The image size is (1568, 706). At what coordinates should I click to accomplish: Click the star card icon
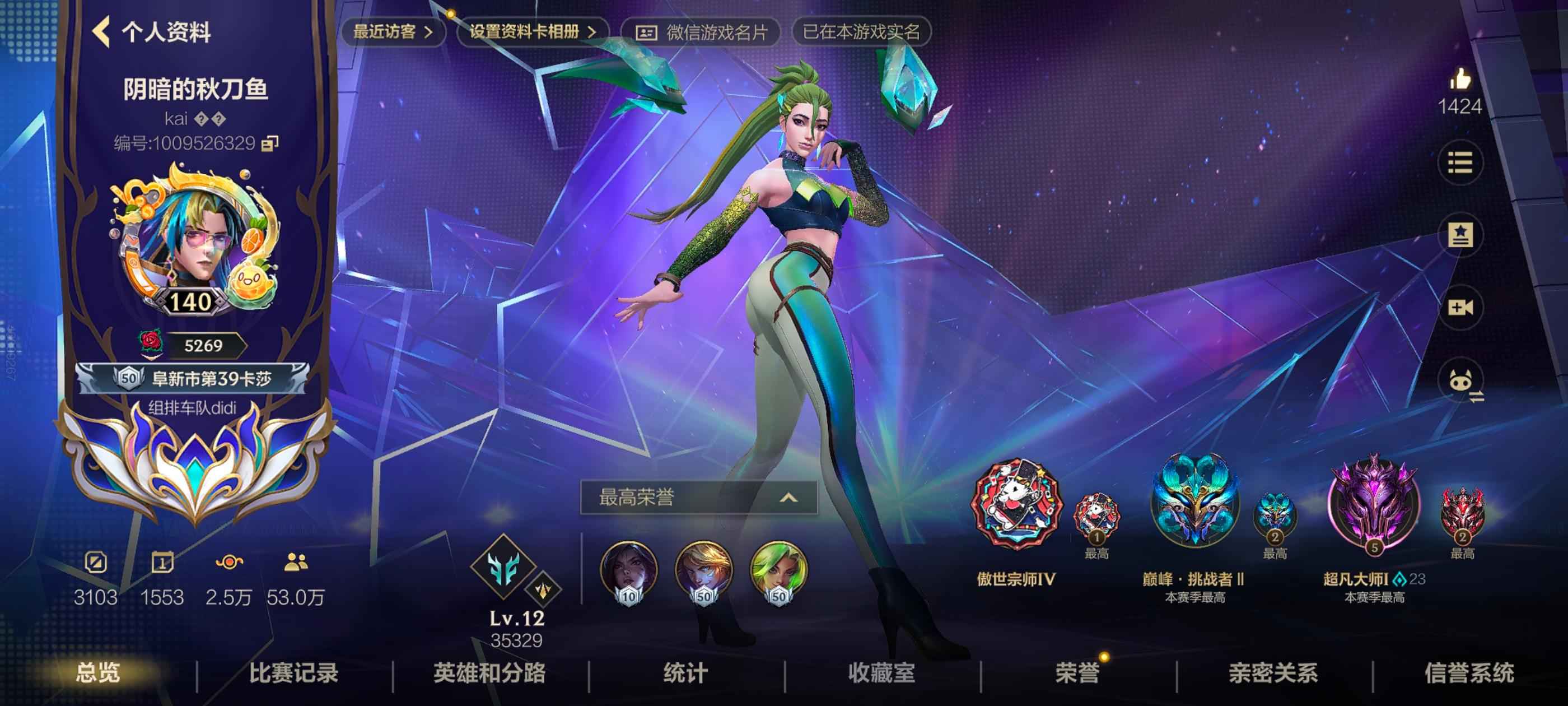(1460, 235)
